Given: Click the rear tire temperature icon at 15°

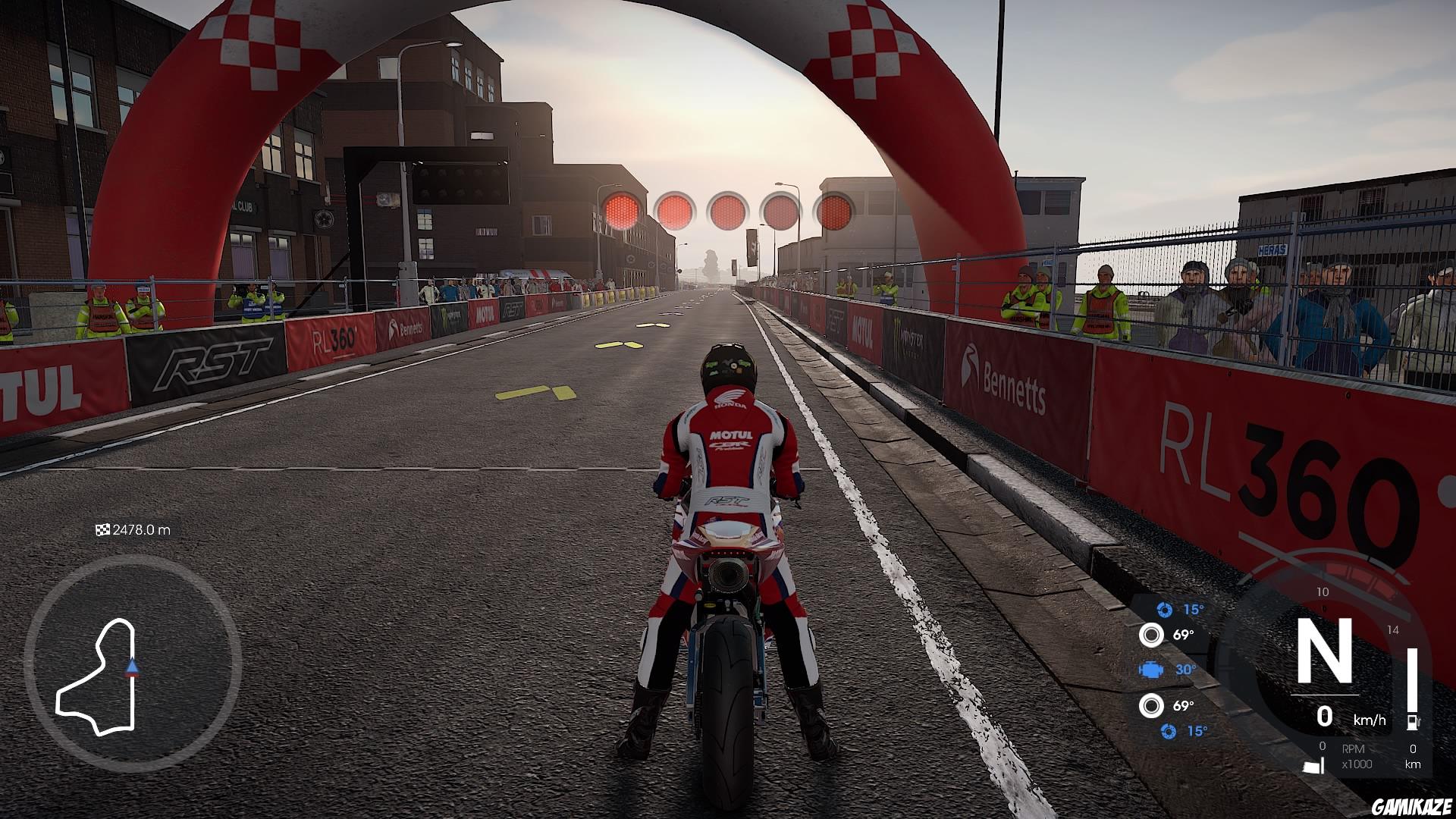Looking at the screenshot, I should click(1168, 730).
